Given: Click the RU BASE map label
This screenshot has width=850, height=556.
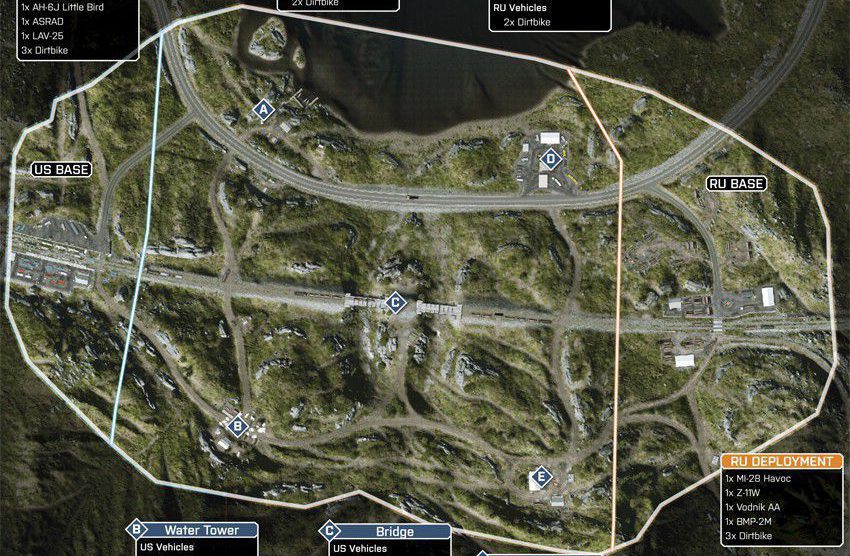Looking at the screenshot, I should point(736,184).
